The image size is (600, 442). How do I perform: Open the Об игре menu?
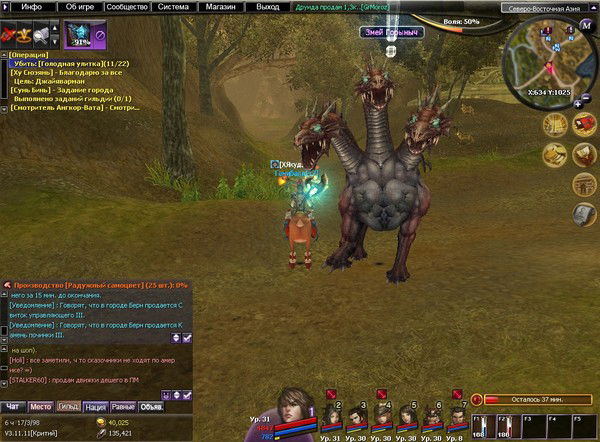tap(83, 6)
